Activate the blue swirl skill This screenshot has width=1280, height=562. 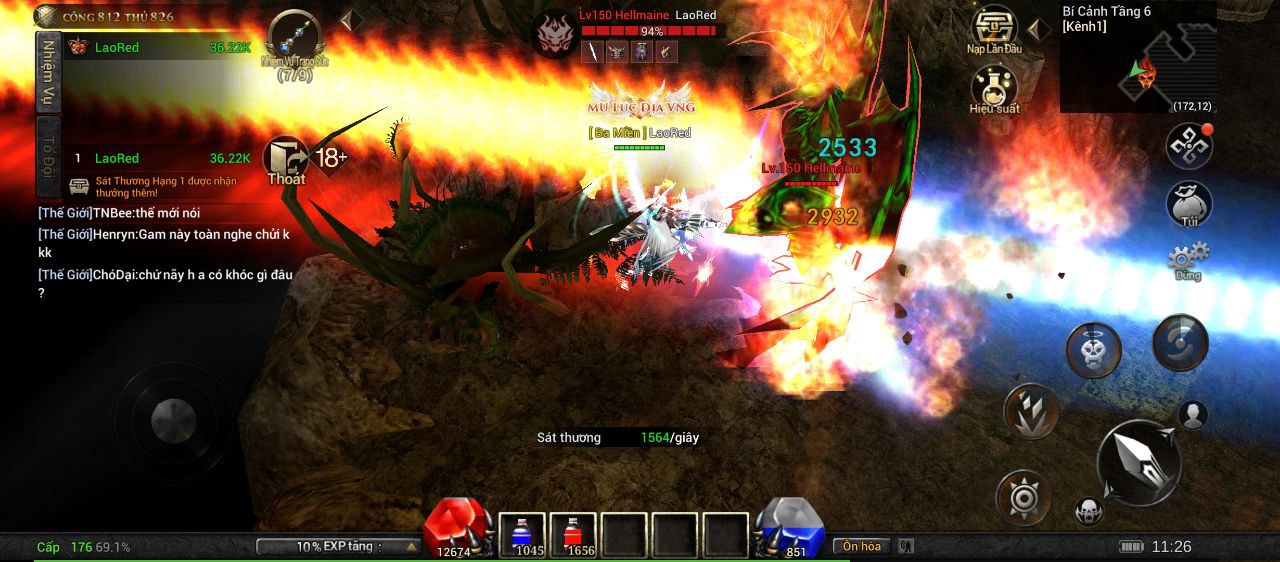point(1180,342)
